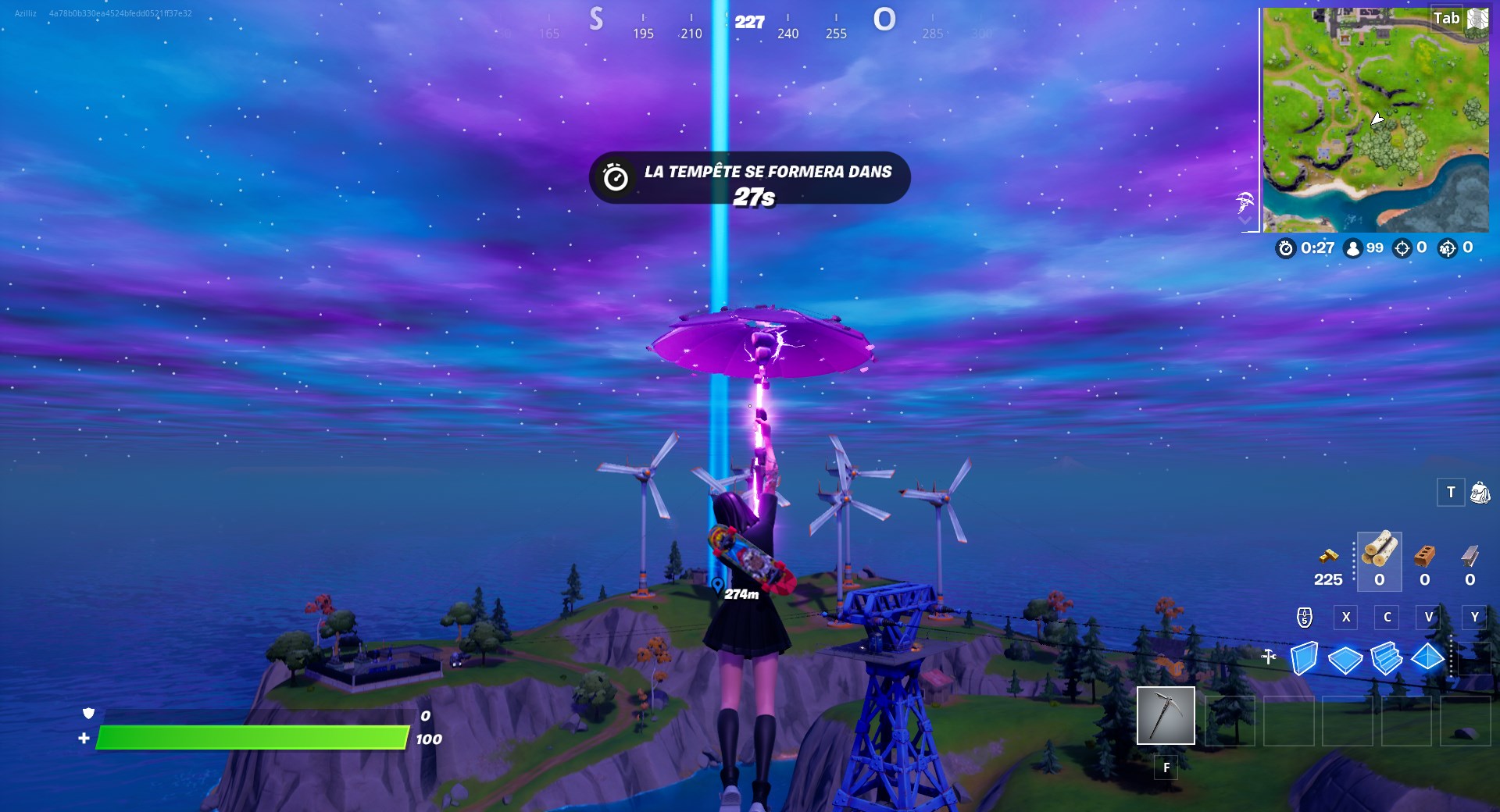This screenshot has height=812, width=1500.
Task: Open the full map with the Tab button
Action: click(1446, 18)
